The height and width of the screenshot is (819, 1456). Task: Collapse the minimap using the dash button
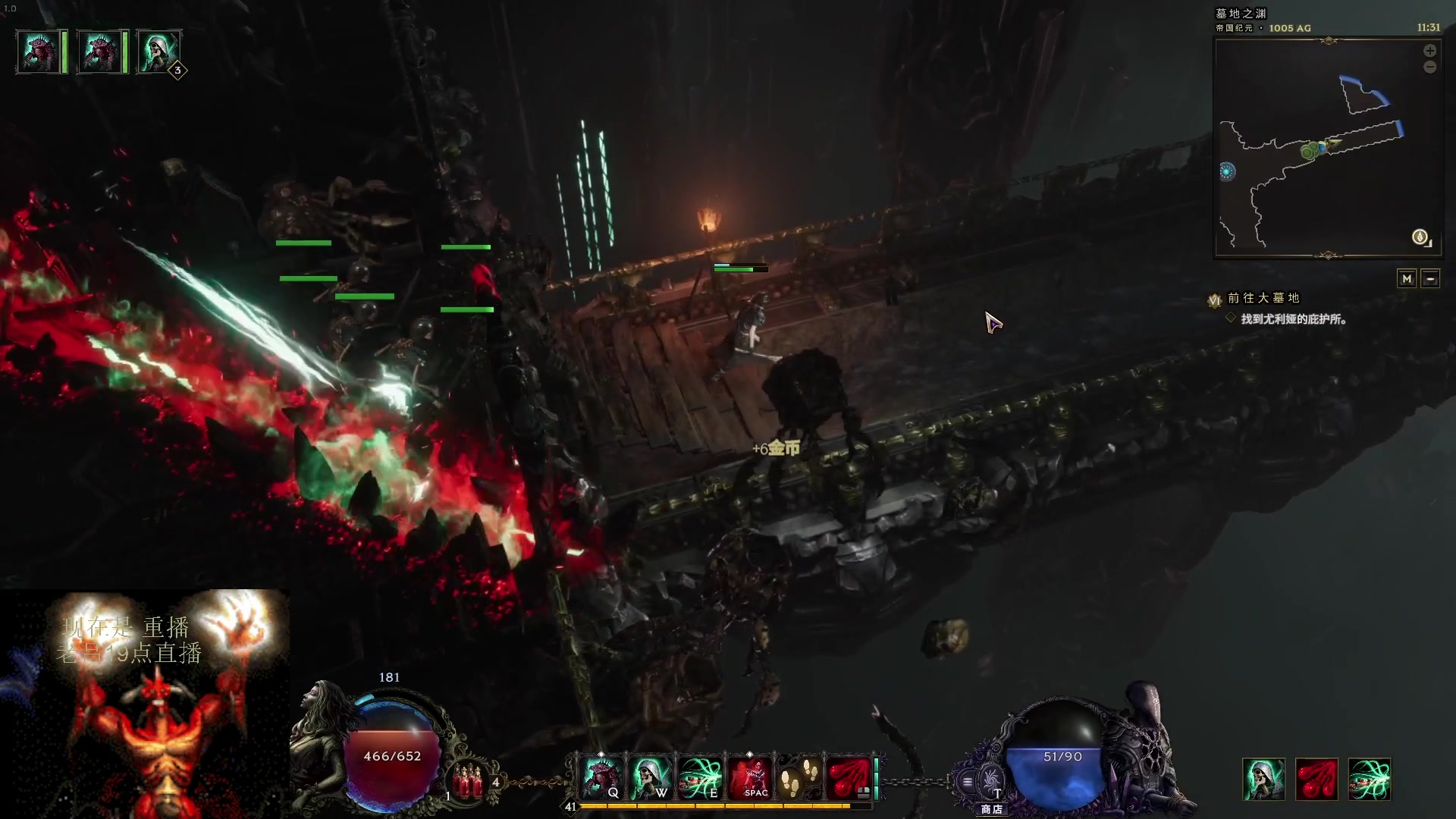click(x=1430, y=279)
